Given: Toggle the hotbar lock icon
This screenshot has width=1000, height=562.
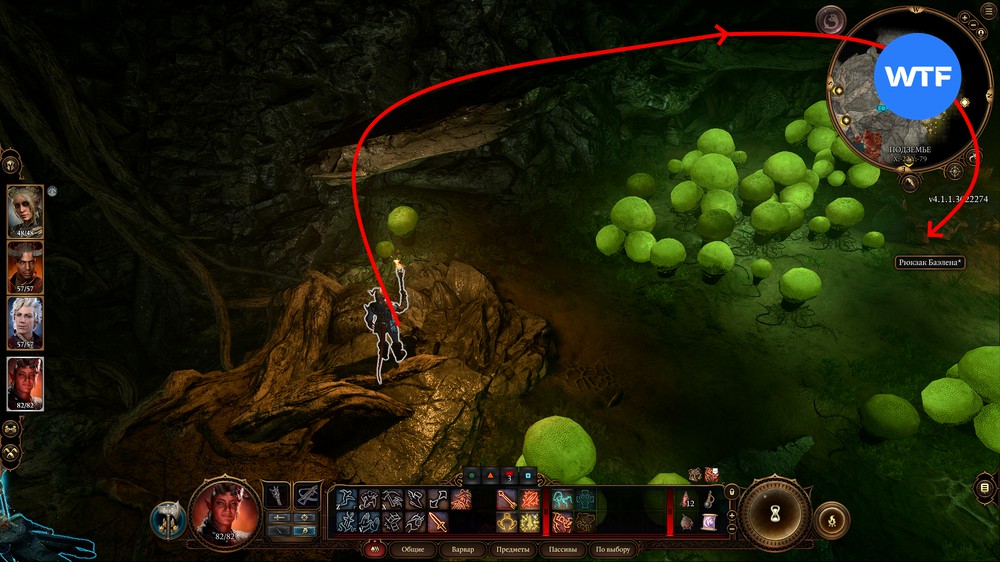Looking at the screenshot, I should tap(733, 491).
